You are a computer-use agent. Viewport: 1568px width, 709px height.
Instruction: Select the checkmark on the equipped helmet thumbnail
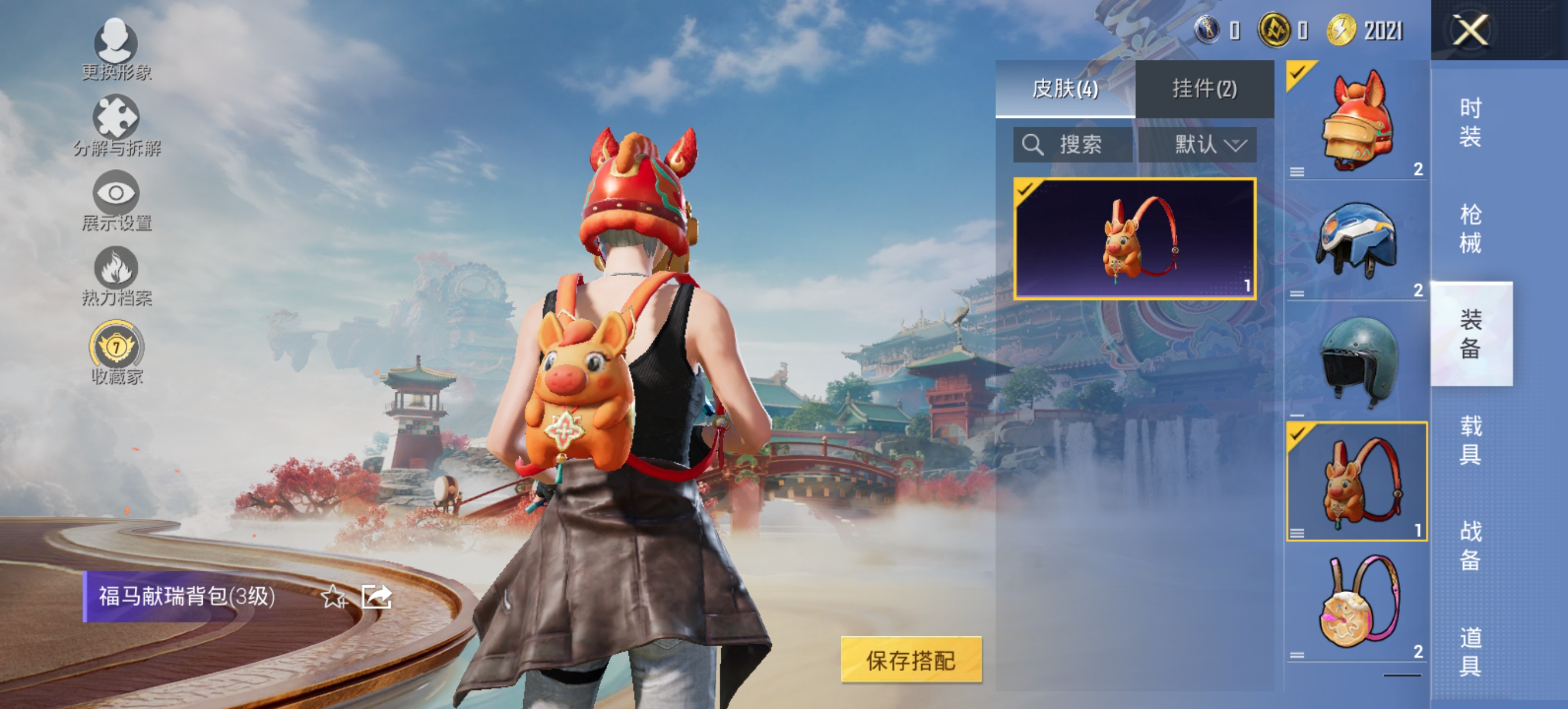click(x=1298, y=72)
